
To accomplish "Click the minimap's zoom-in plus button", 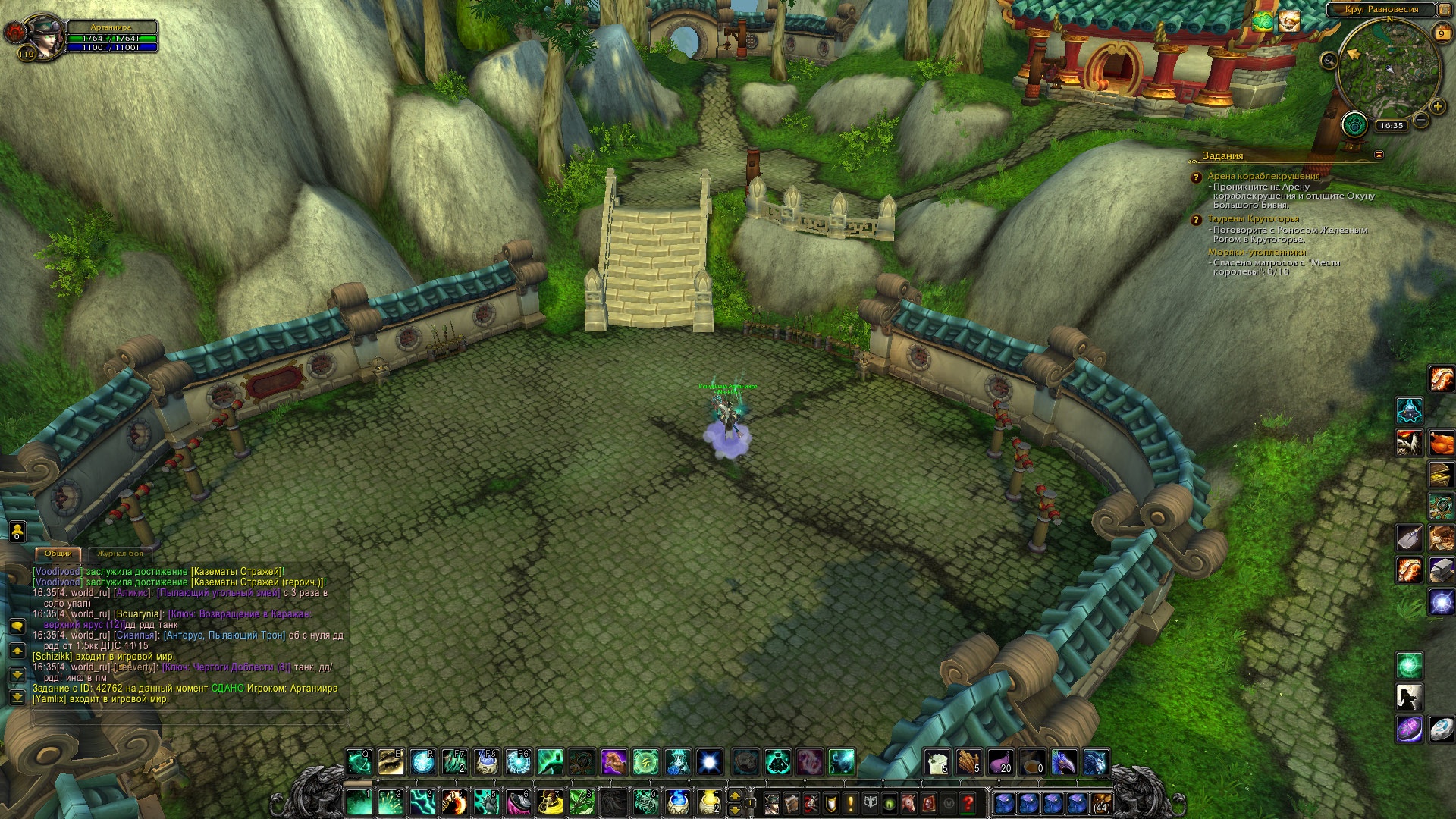I will (x=1437, y=107).
